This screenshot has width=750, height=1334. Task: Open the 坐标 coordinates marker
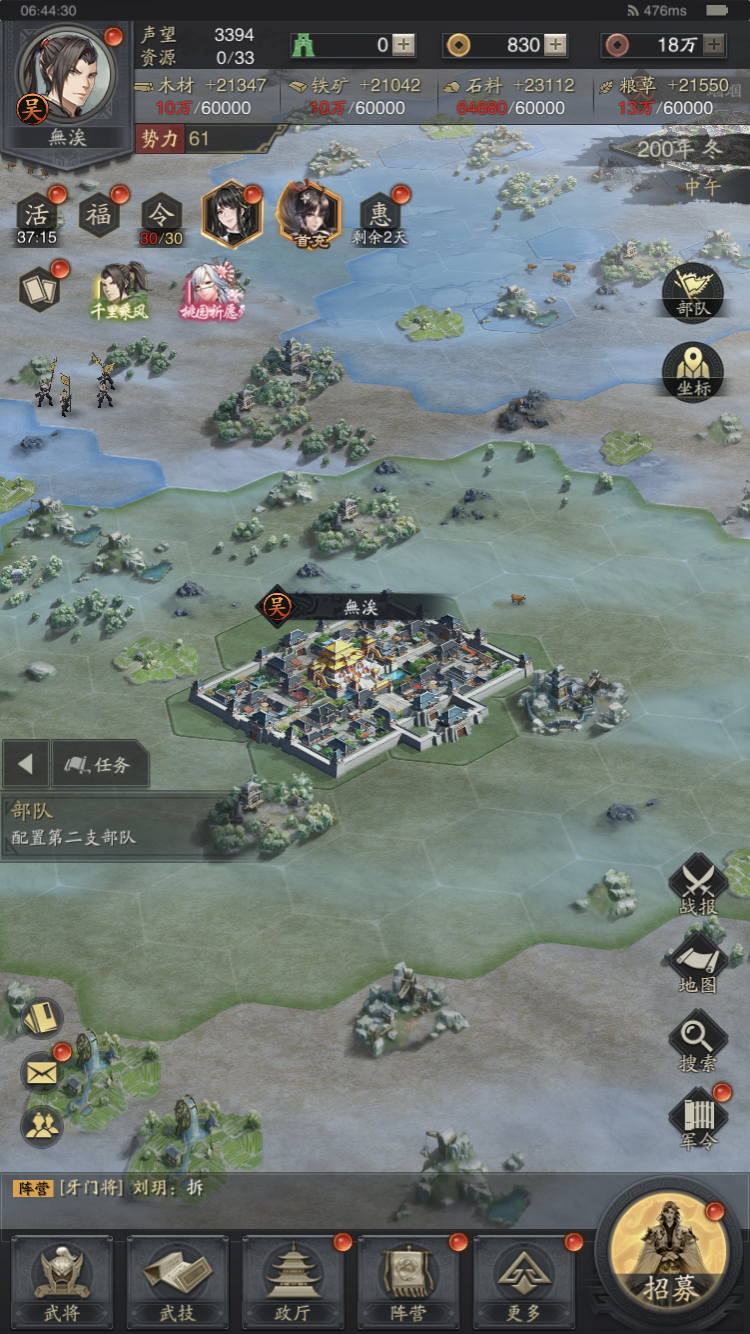pos(693,372)
